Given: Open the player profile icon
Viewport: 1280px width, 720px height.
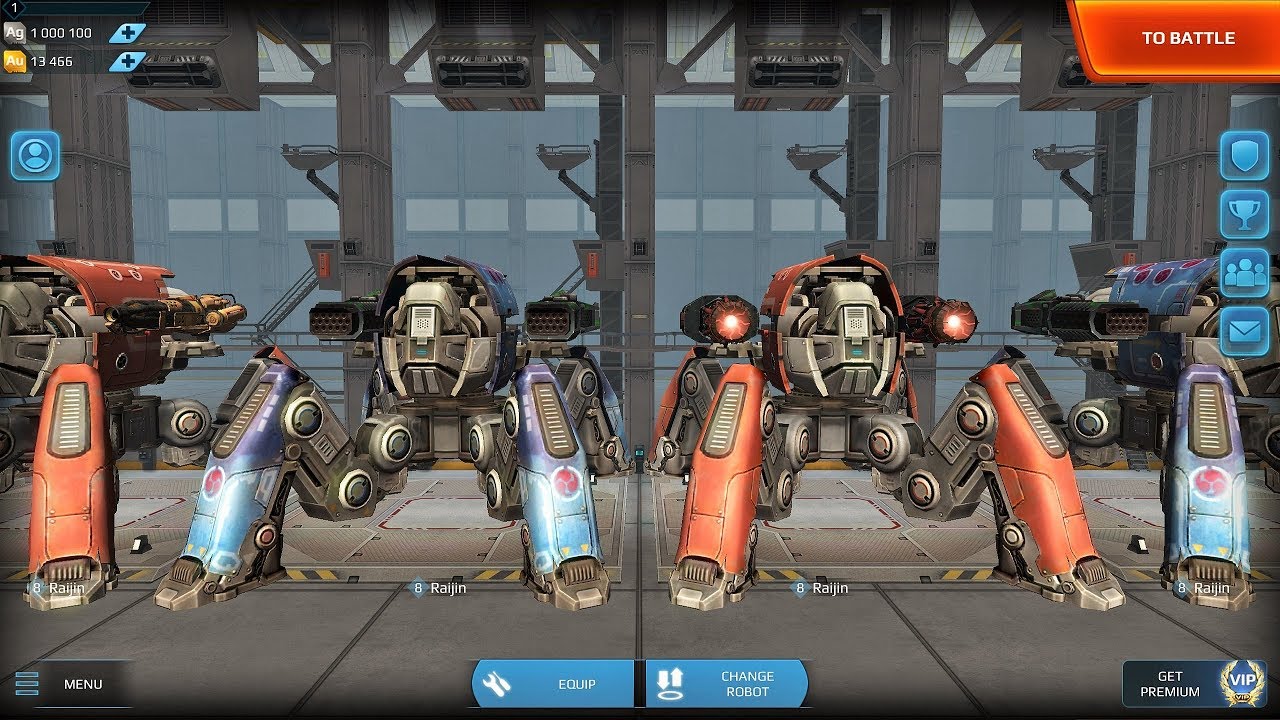Looking at the screenshot, I should point(35,156).
